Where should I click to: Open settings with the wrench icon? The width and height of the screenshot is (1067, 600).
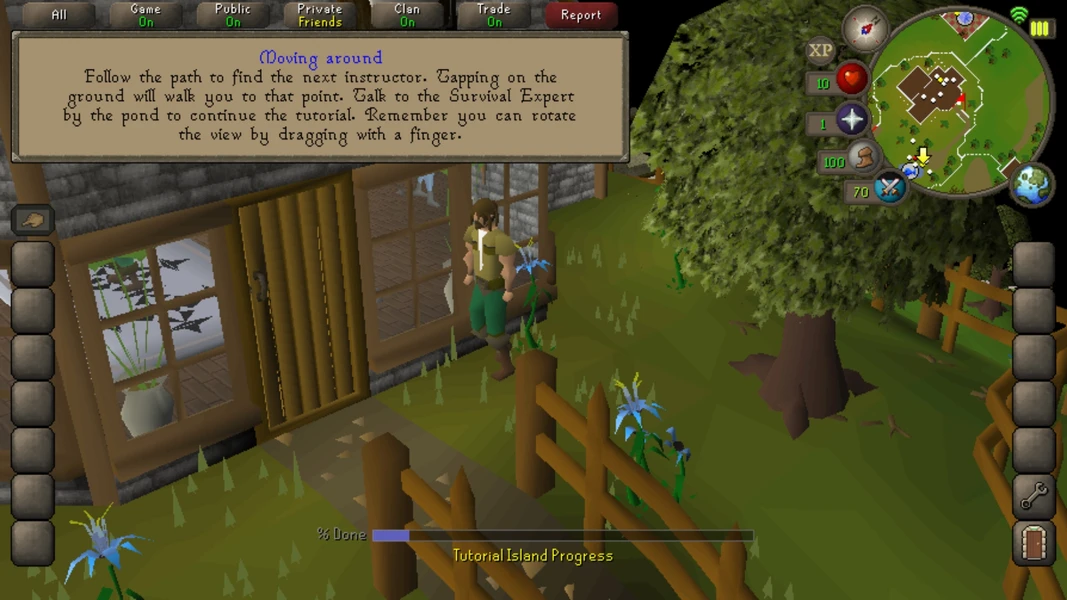click(x=1034, y=495)
